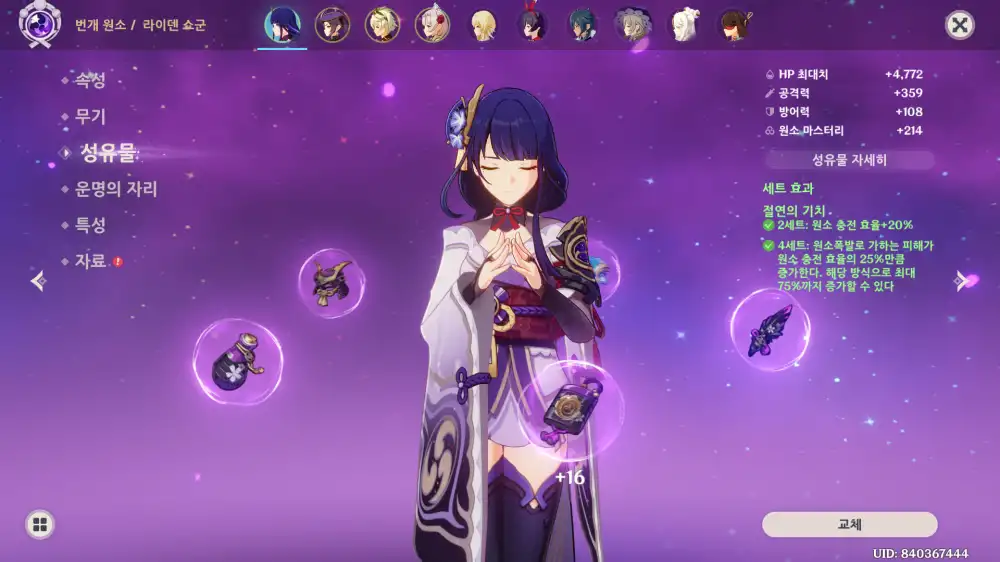Open the four-square grid menu icon
This screenshot has width=1000, height=562.
pyautogui.click(x=40, y=524)
